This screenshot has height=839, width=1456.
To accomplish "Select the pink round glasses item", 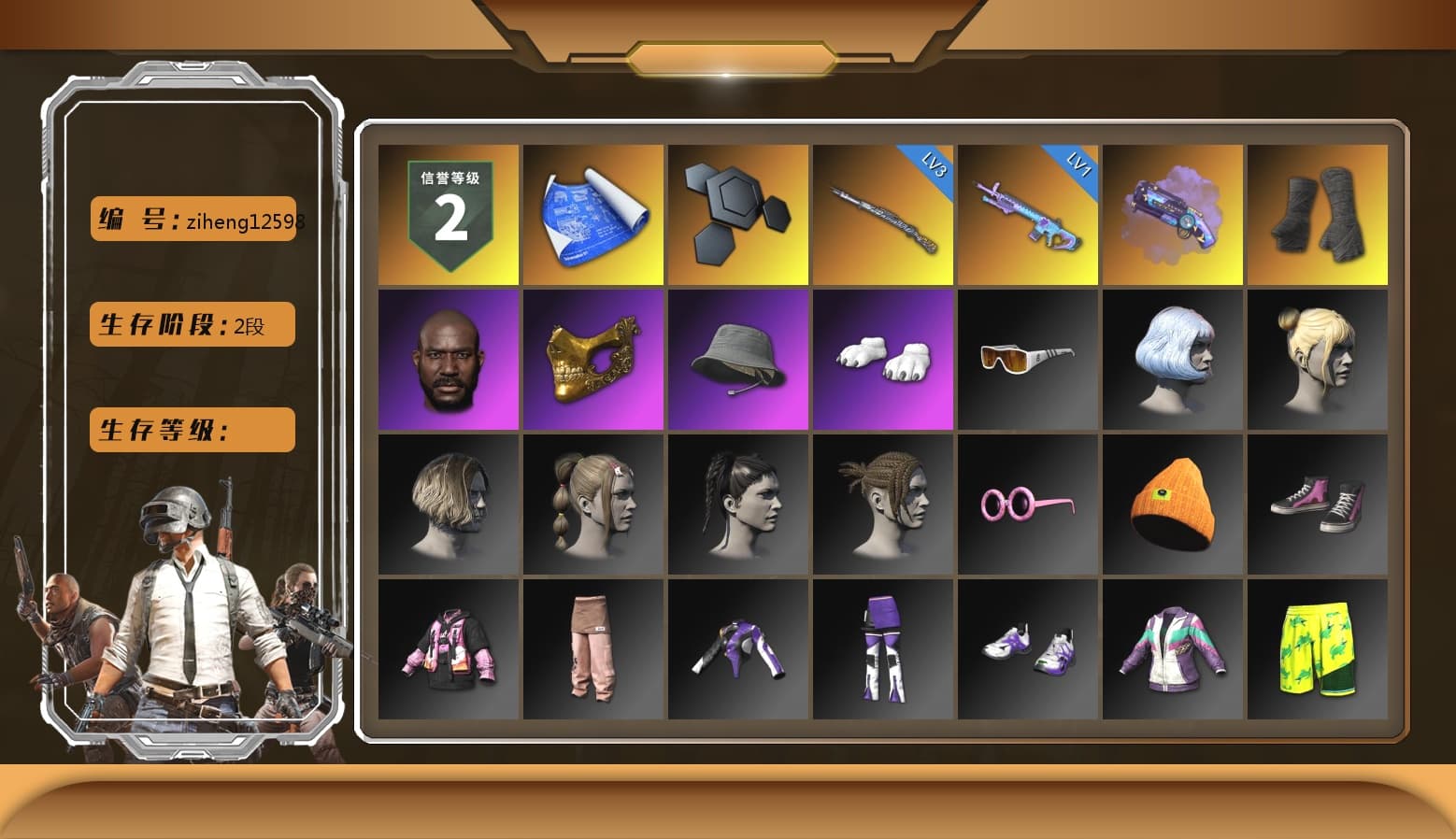I will tap(1028, 505).
